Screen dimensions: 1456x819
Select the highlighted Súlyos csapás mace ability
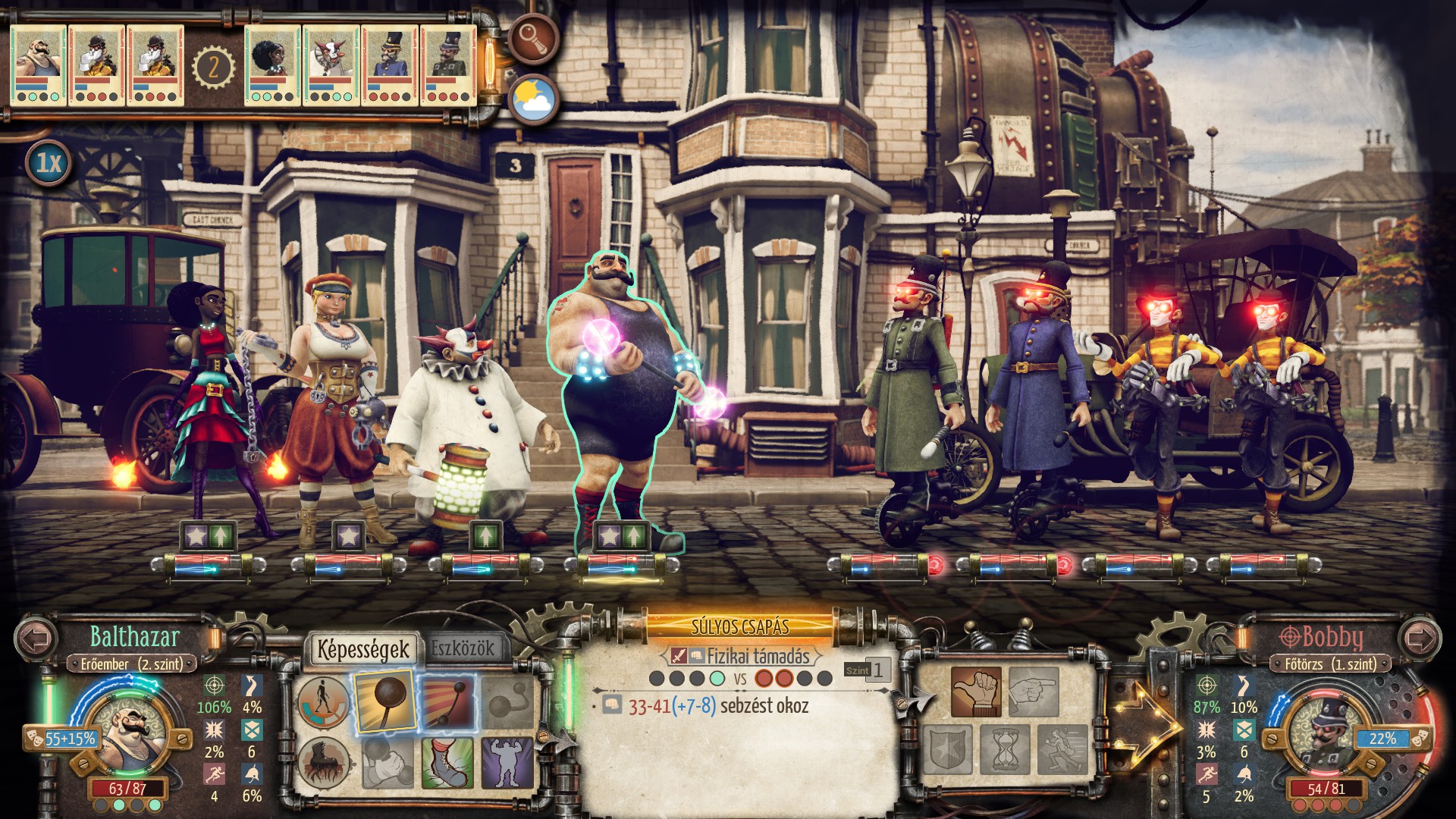click(x=384, y=702)
